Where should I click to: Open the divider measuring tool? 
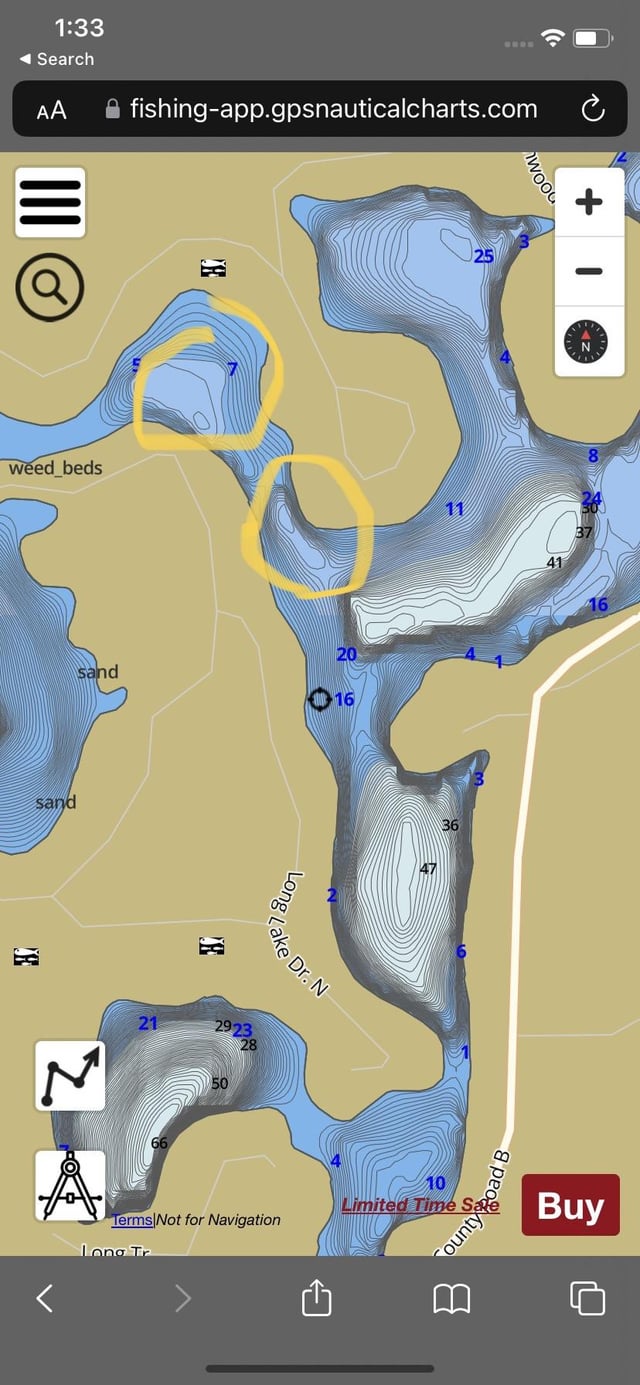click(70, 1185)
